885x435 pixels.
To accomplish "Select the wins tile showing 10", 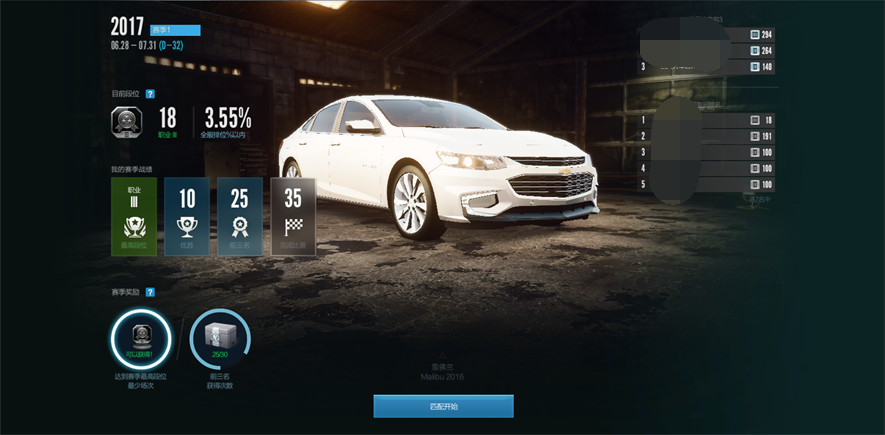I will point(187,217).
